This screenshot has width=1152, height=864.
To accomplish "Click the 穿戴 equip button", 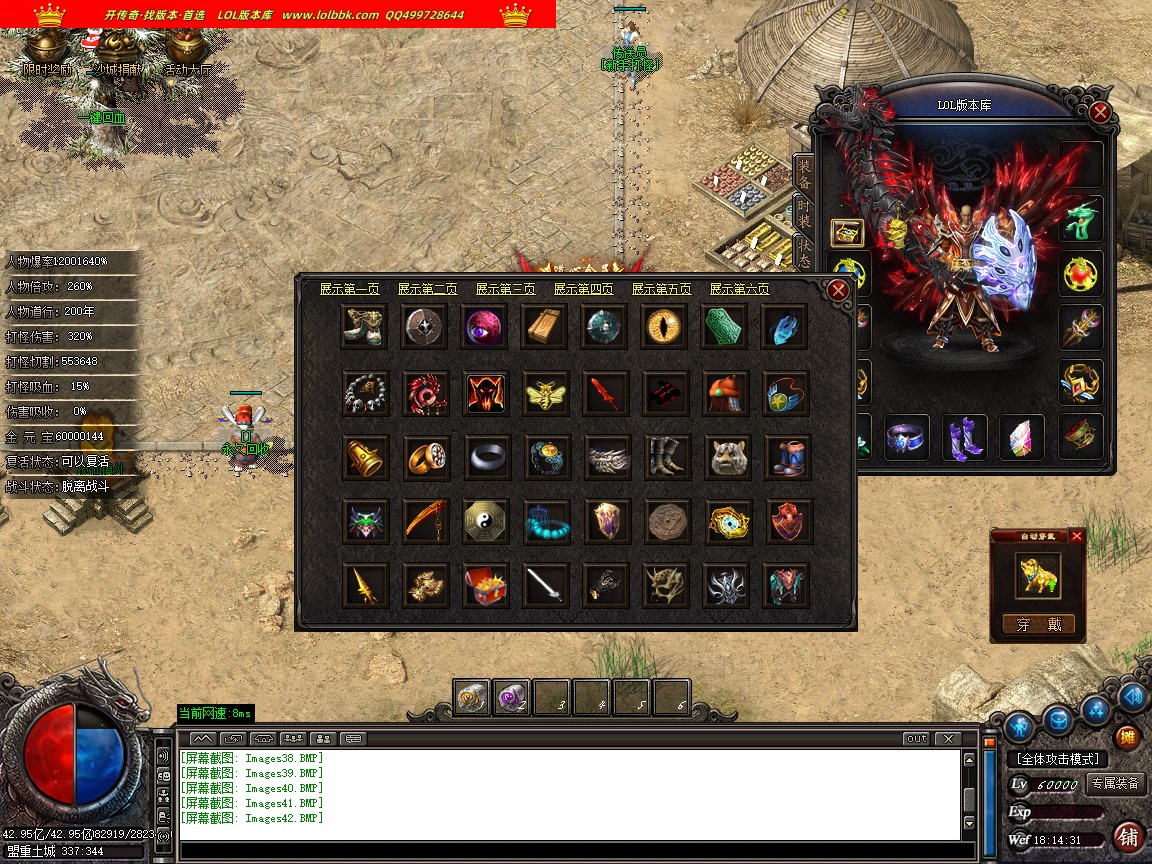I will tap(1038, 625).
